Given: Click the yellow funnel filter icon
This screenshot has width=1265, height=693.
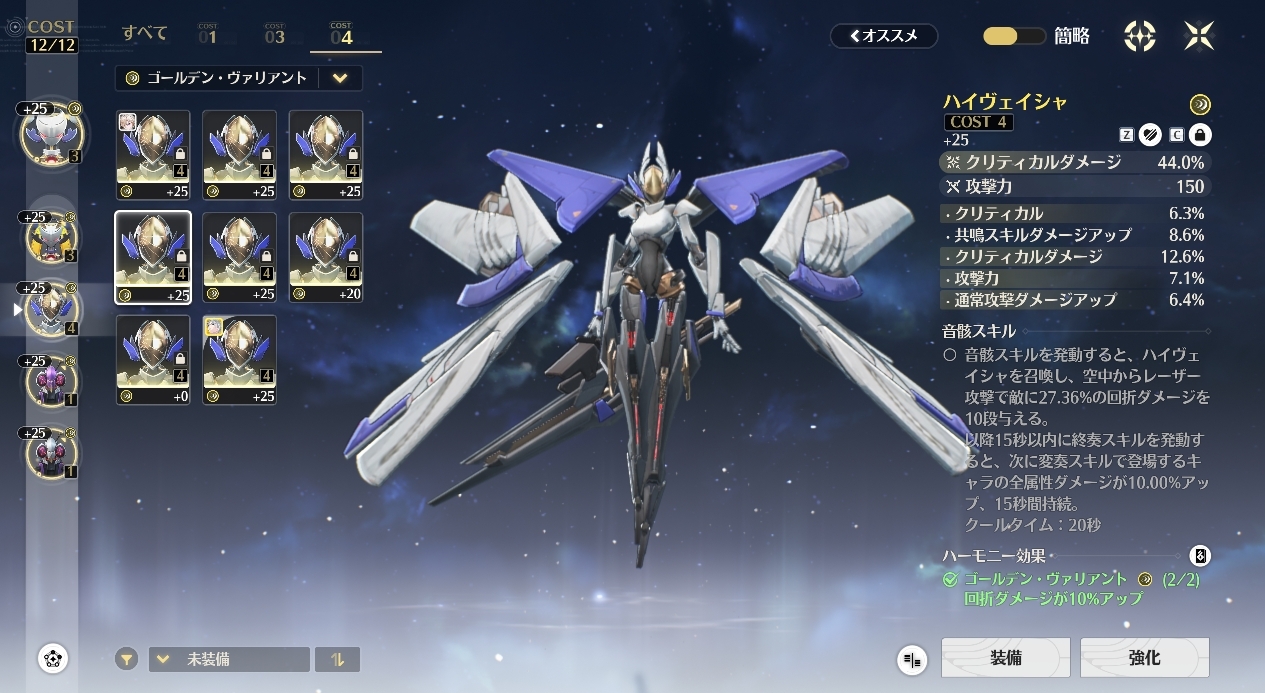Looking at the screenshot, I should 126,659.
